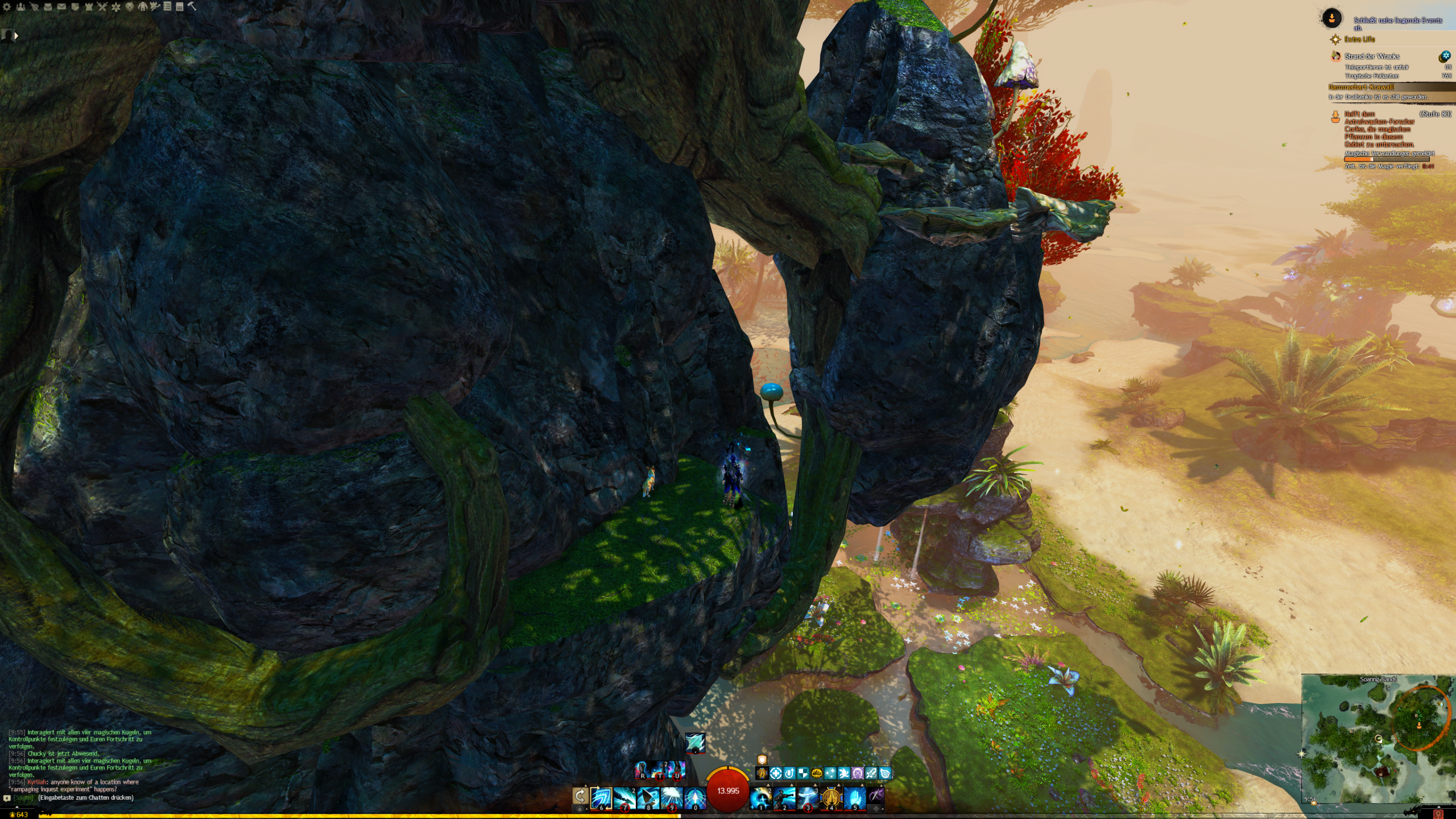Select the Strand der Wracks achievement entry
1456x819 pixels.
click(x=1372, y=56)
